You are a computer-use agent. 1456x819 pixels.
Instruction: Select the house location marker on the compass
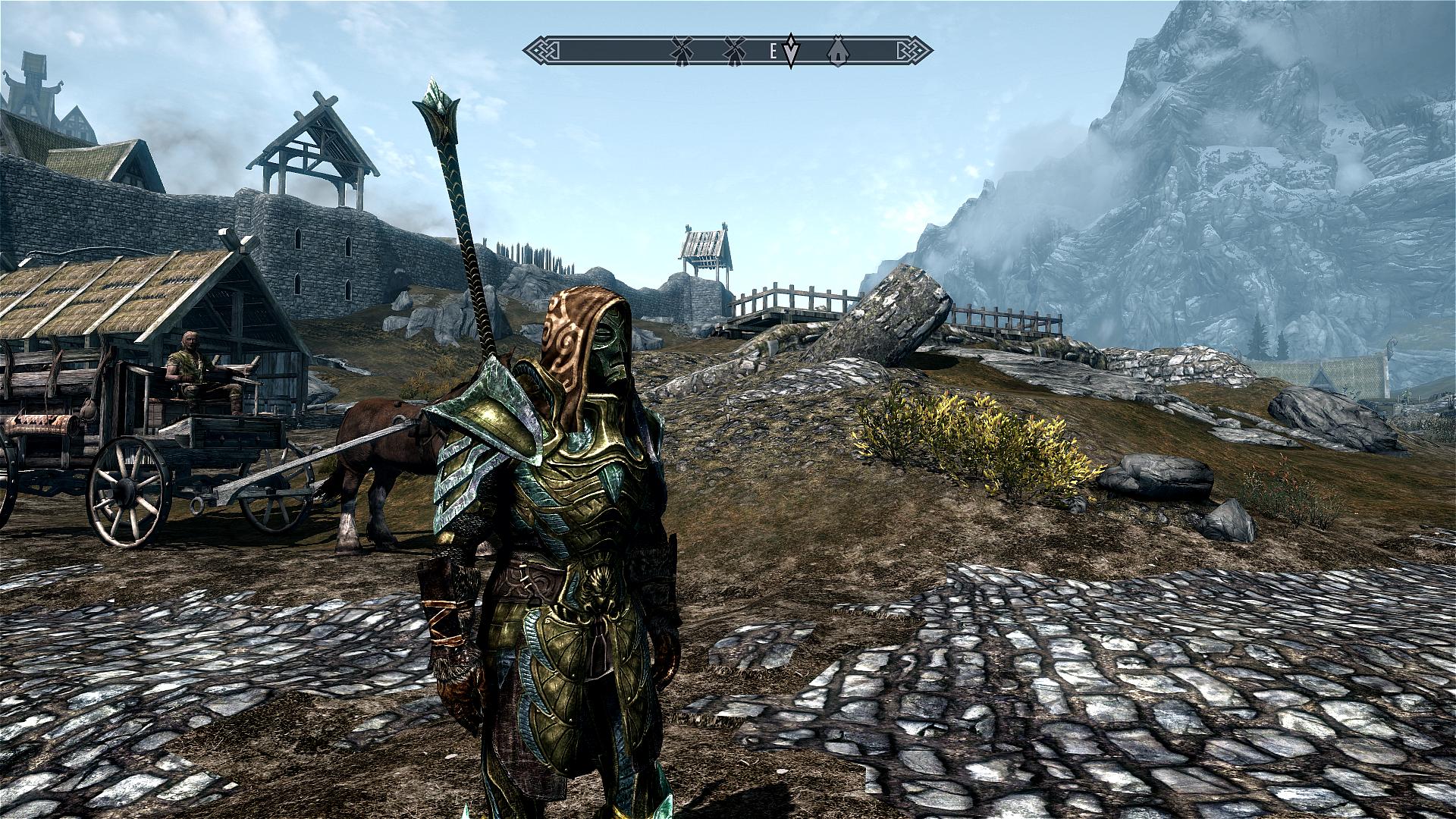[x=836, y=49]
